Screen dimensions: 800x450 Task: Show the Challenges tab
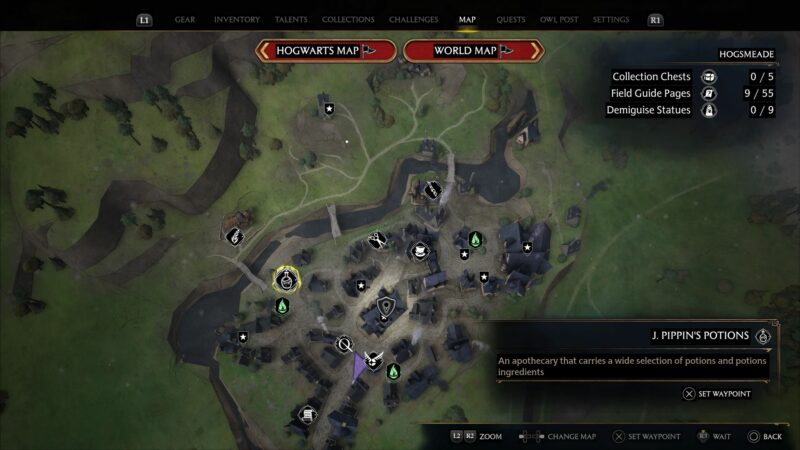[x=414, y=19]
